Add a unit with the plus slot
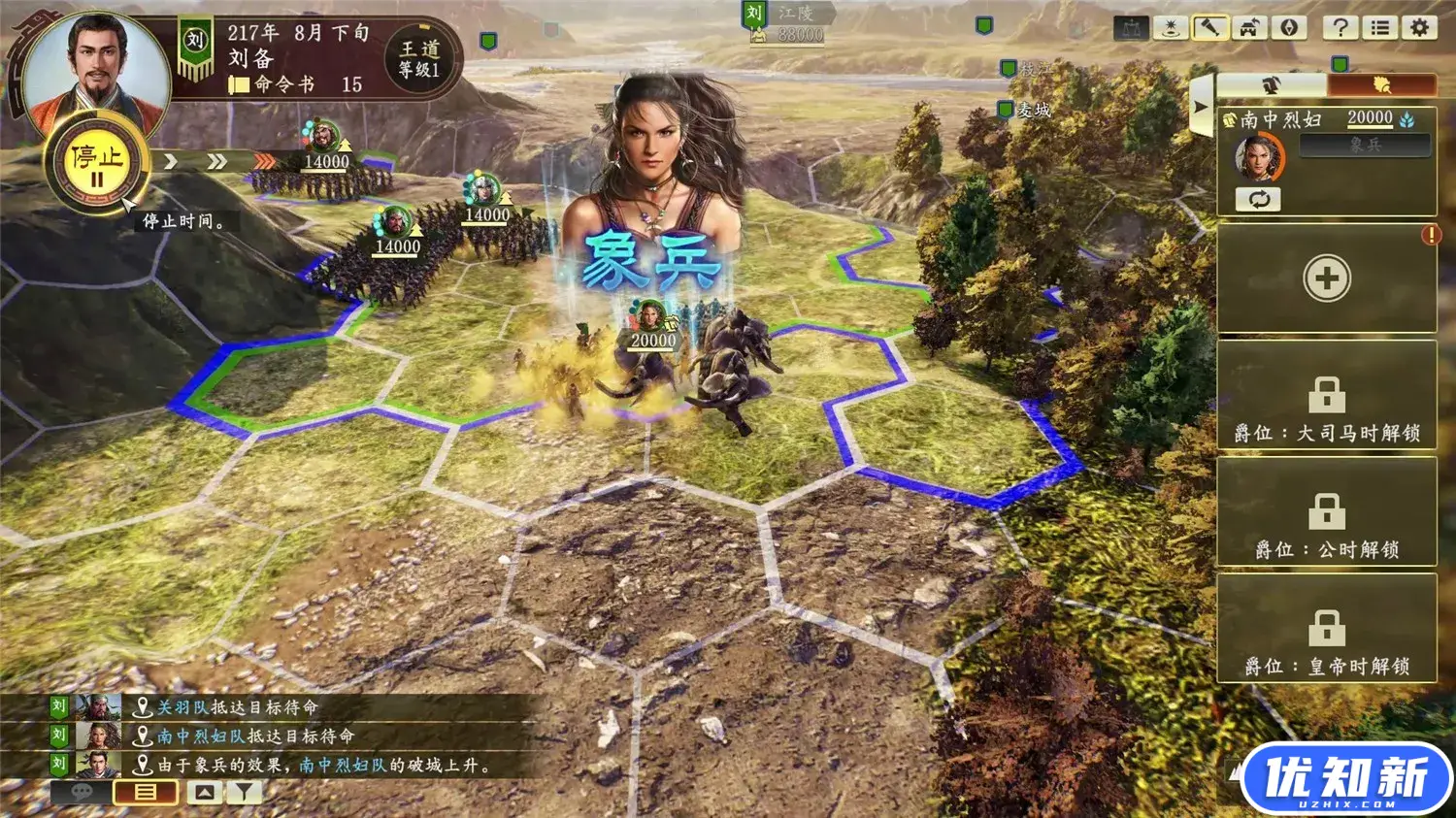This screenshot has height=818, width=1456. pos(1326,279)
